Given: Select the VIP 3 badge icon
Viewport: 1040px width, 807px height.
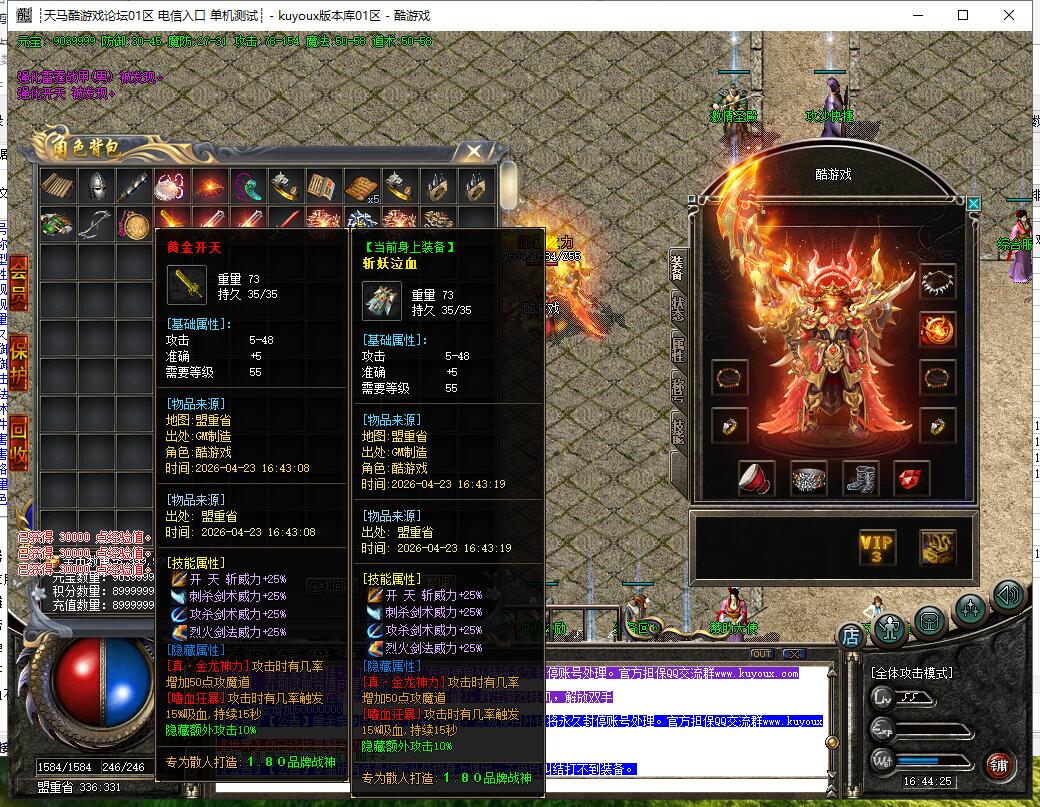Looking at the screenshot, I should click(877, 547).
